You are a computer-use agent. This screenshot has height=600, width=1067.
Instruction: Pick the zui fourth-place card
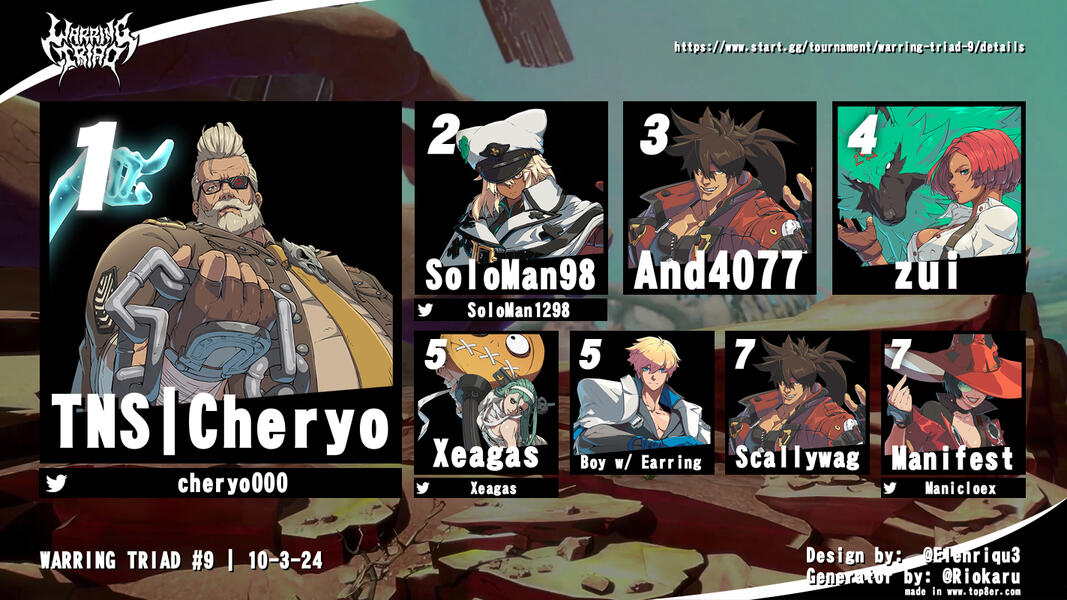[928, 196]
